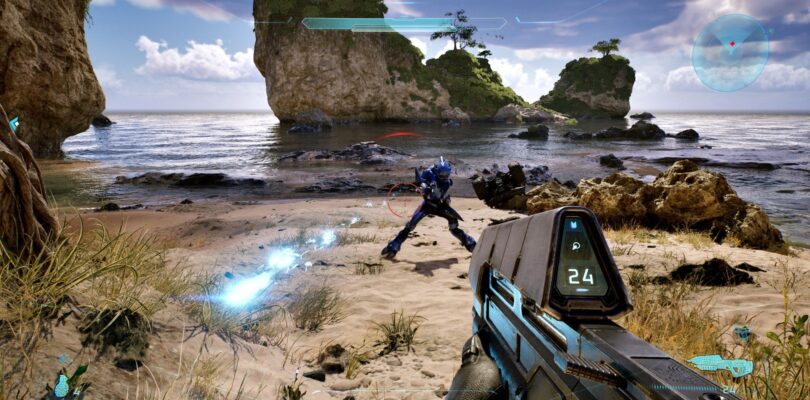Select the assault rifle weapon icon
Viewport: 810px width, 400px height.
point(720,365)
